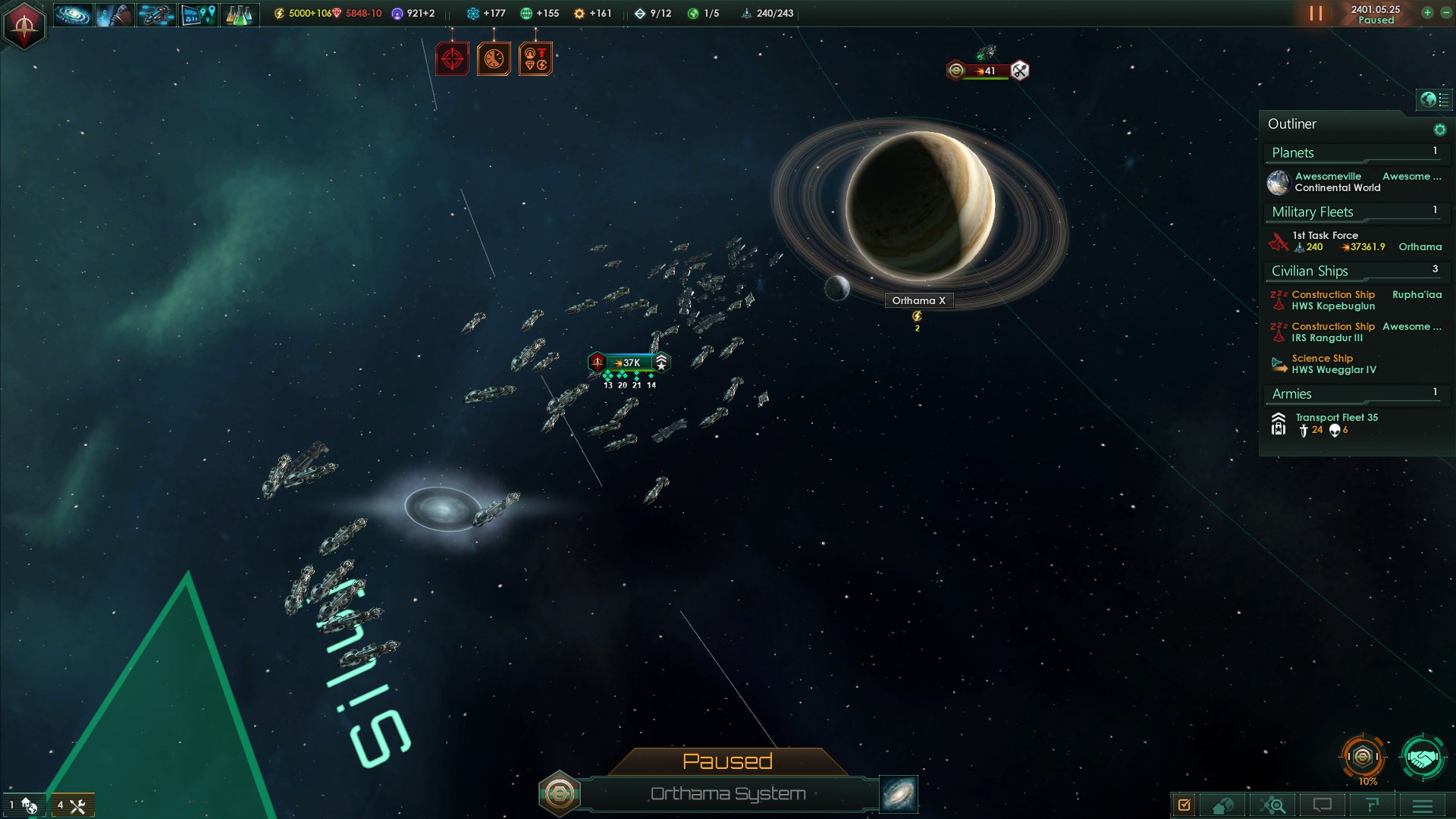Open the orange clock alert notification
Viewport: 1456px width, 819px height.
(494, 59)
